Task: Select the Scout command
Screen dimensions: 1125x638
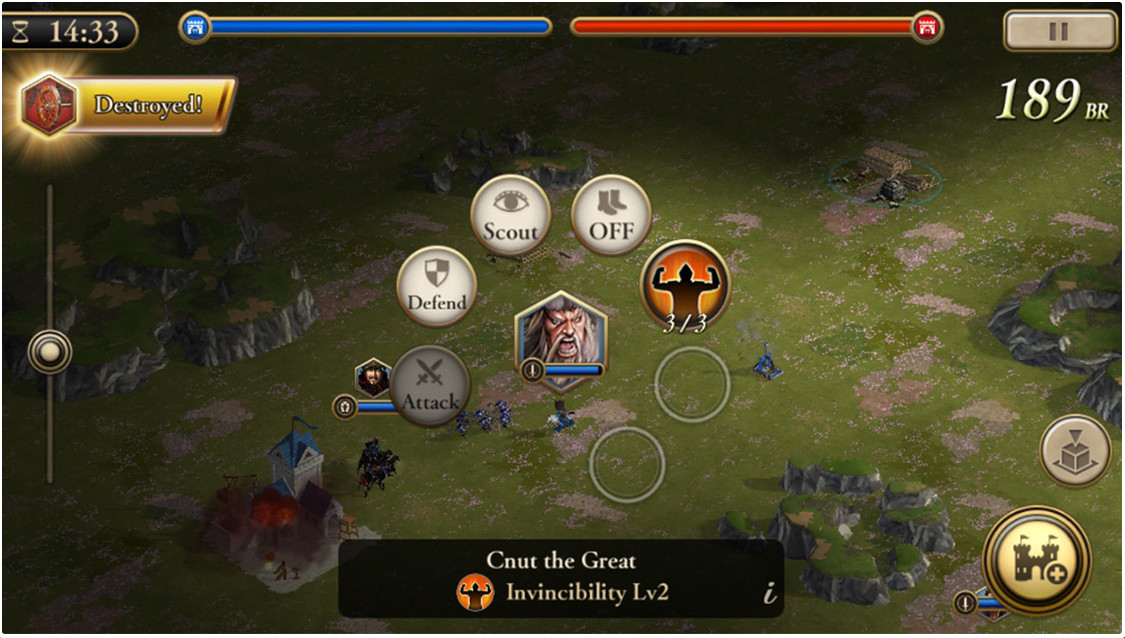Action: click(x=511, y=215)
